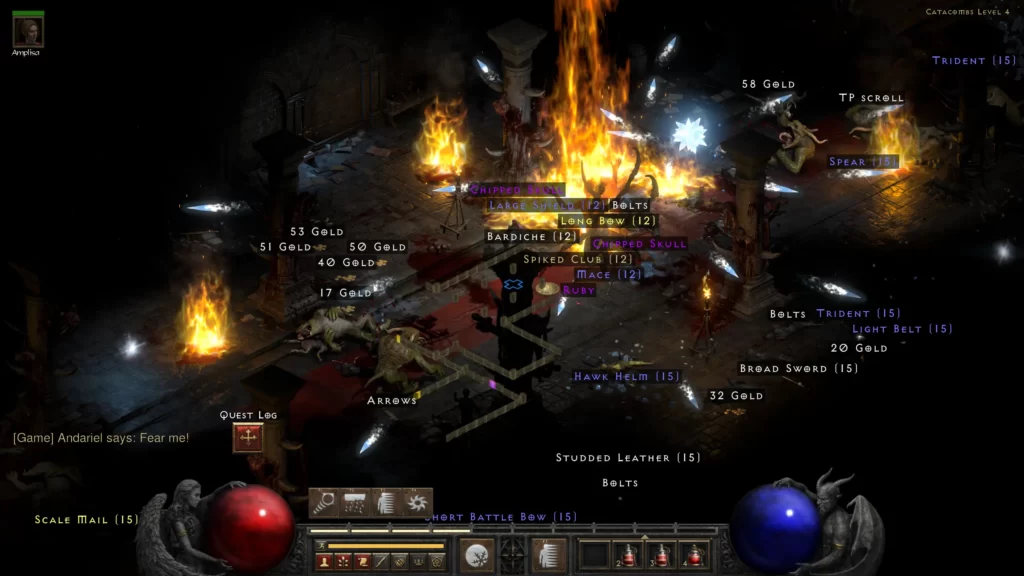Select mercenary Amplisa's portrait
Image resolution: width=1024 pixels, height=576 pixels.
pos(27,30)
